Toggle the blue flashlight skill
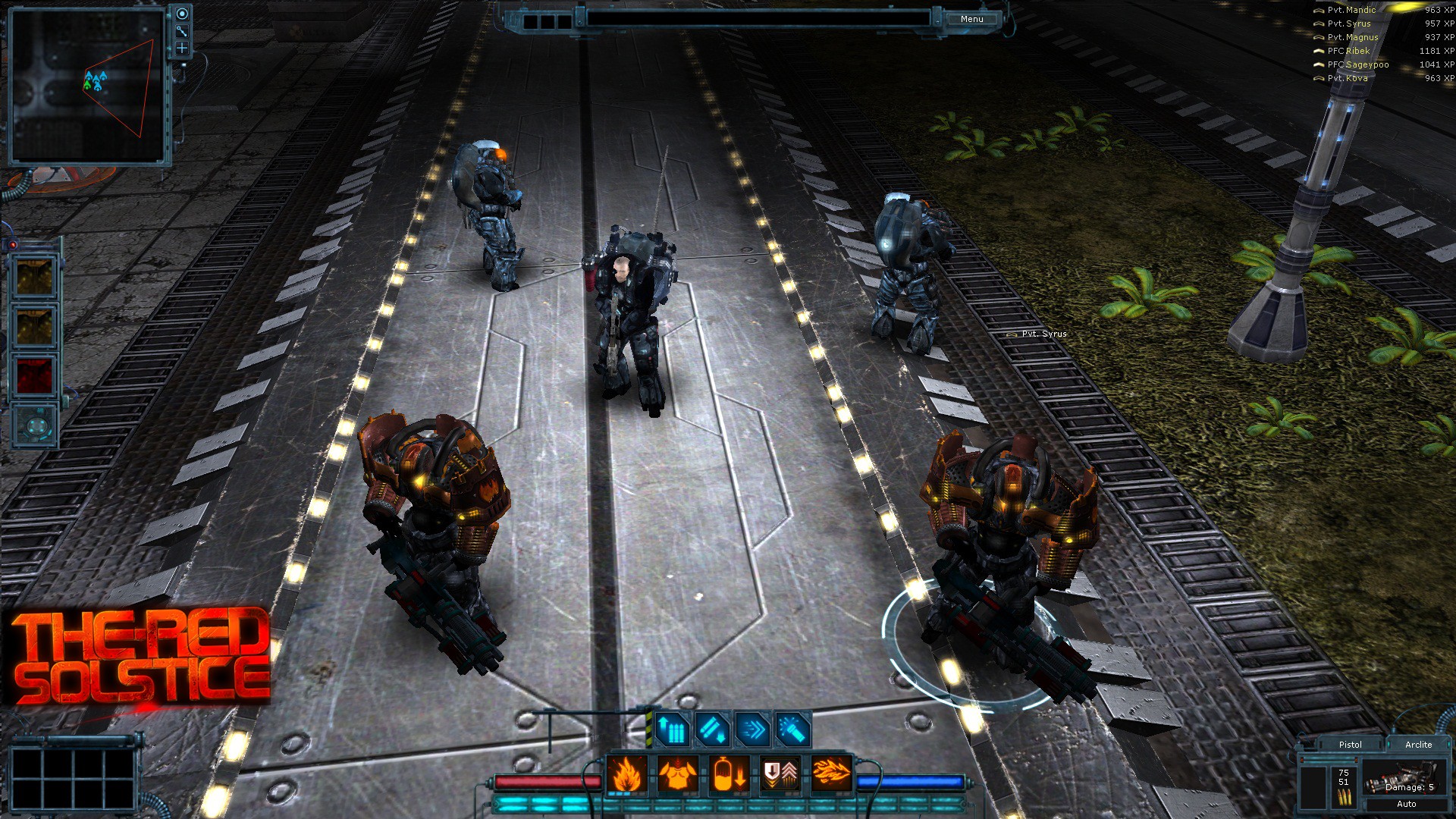 click(793, 730)
